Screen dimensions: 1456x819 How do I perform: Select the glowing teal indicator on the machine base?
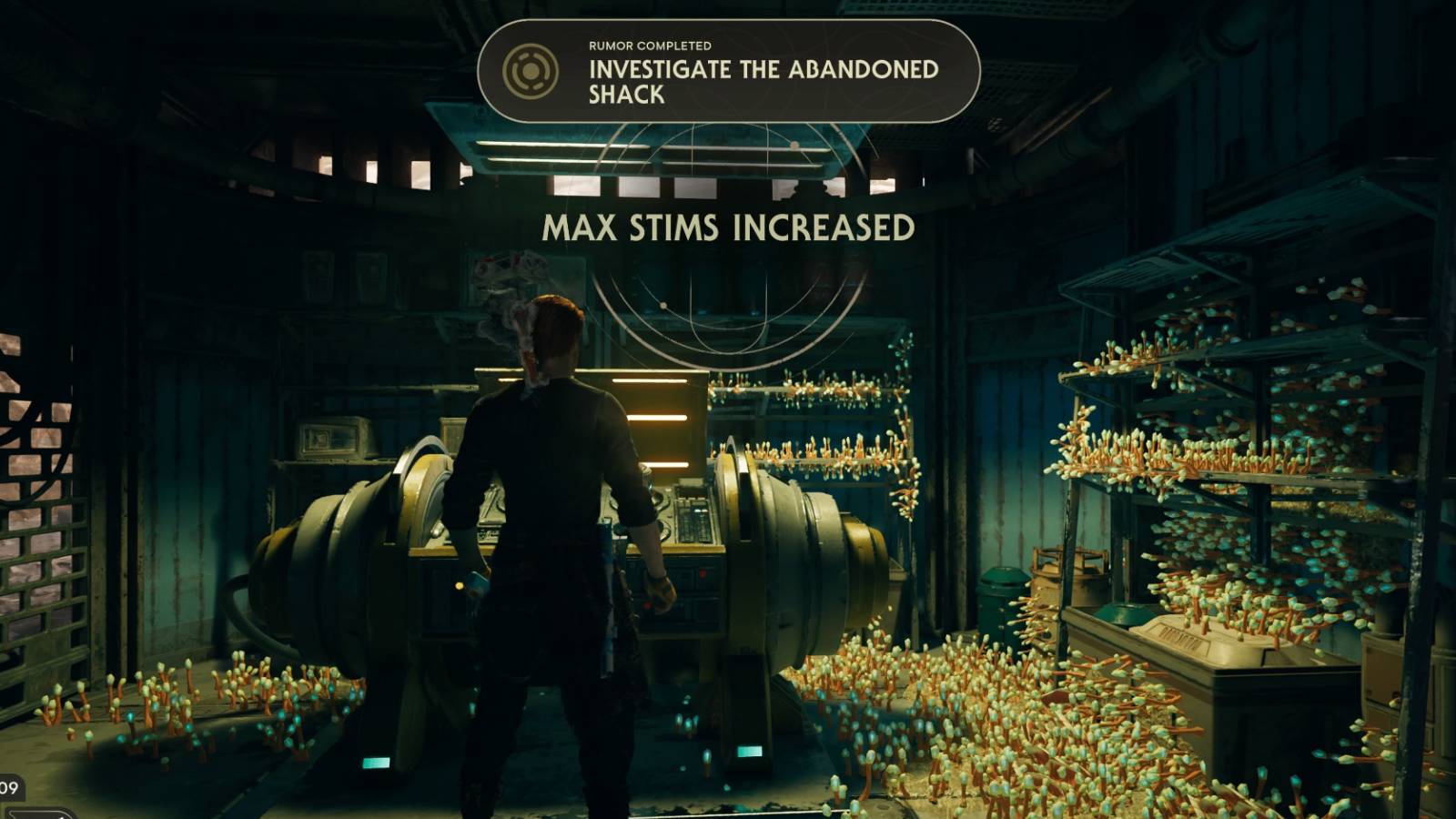tap(378, 763)
